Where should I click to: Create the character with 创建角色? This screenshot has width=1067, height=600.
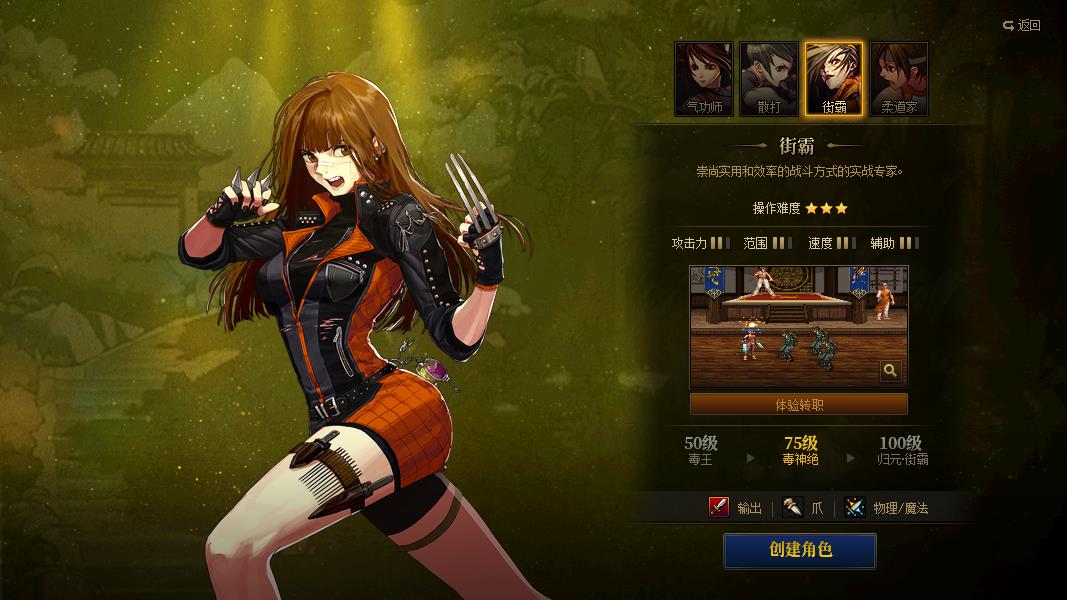point(800,550)
